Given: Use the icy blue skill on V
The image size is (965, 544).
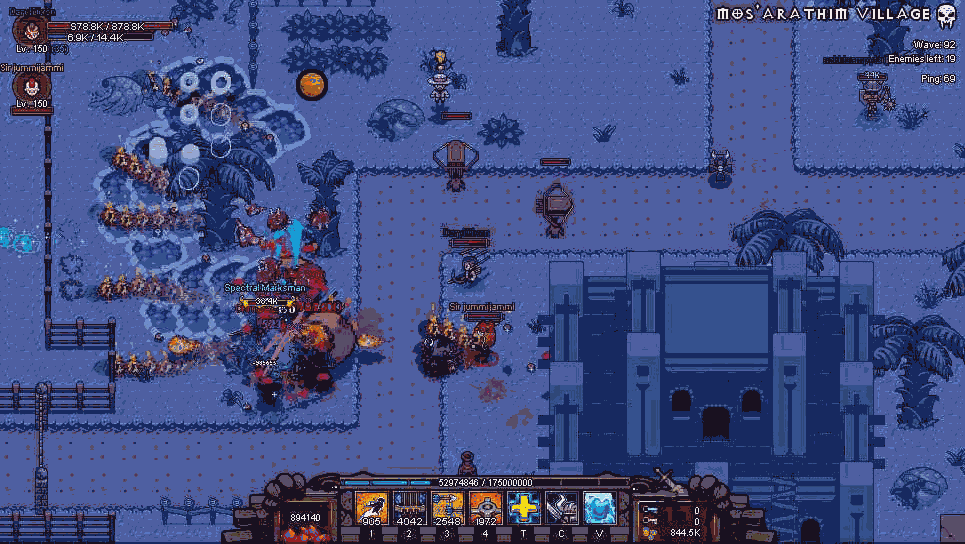Looking at the screenshot, I should 600,509.
